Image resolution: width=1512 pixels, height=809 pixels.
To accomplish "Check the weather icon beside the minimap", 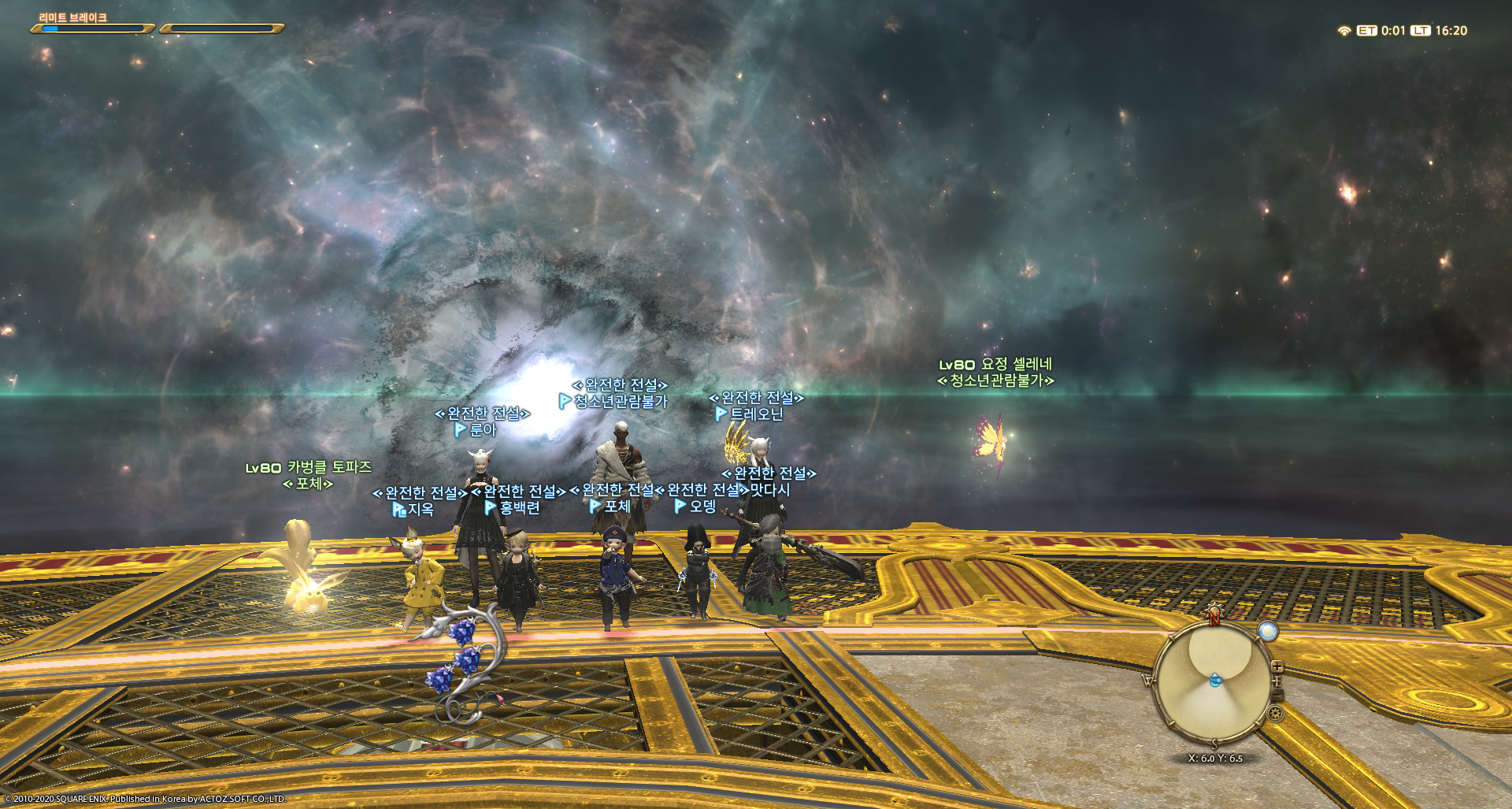I will click(x=1267, y=630).
